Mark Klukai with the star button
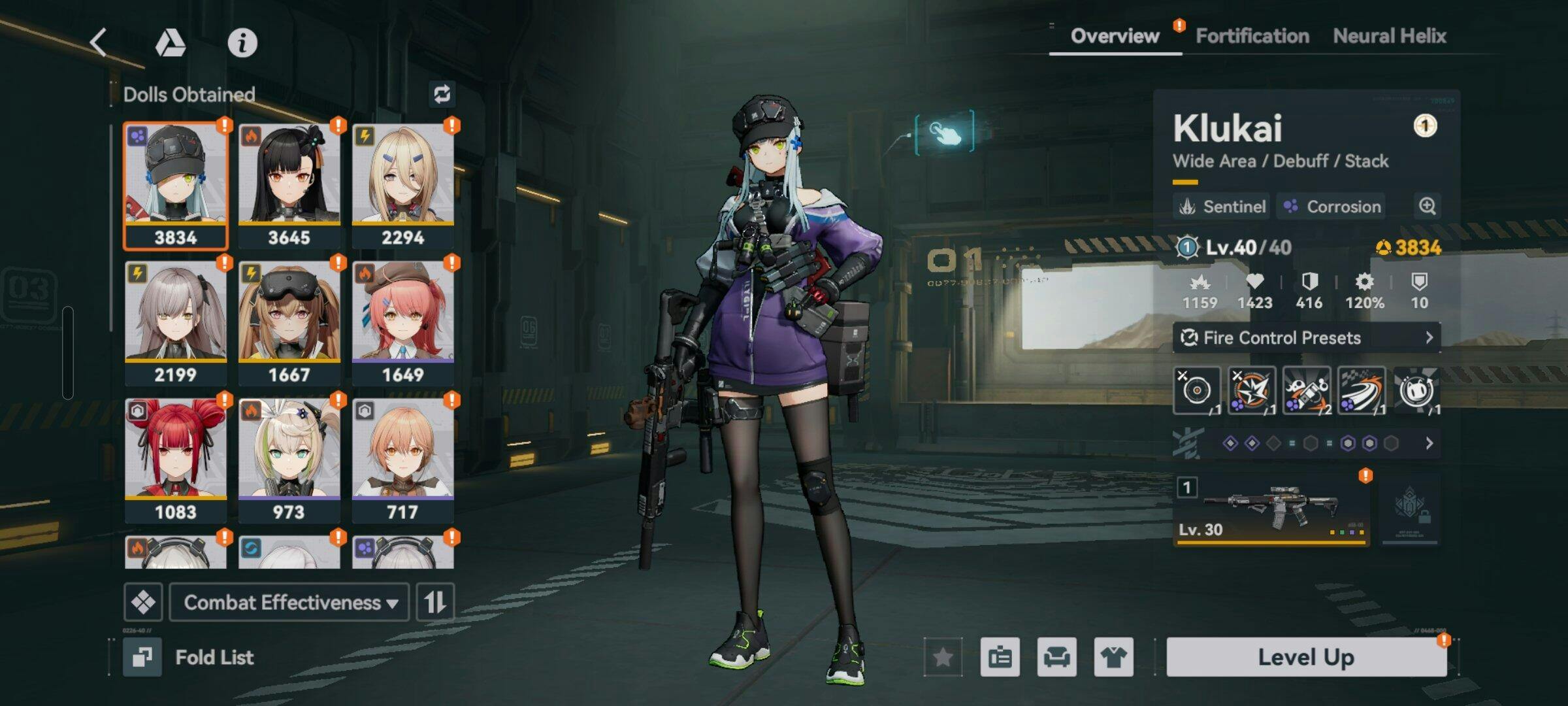 (x=943, y=657)
